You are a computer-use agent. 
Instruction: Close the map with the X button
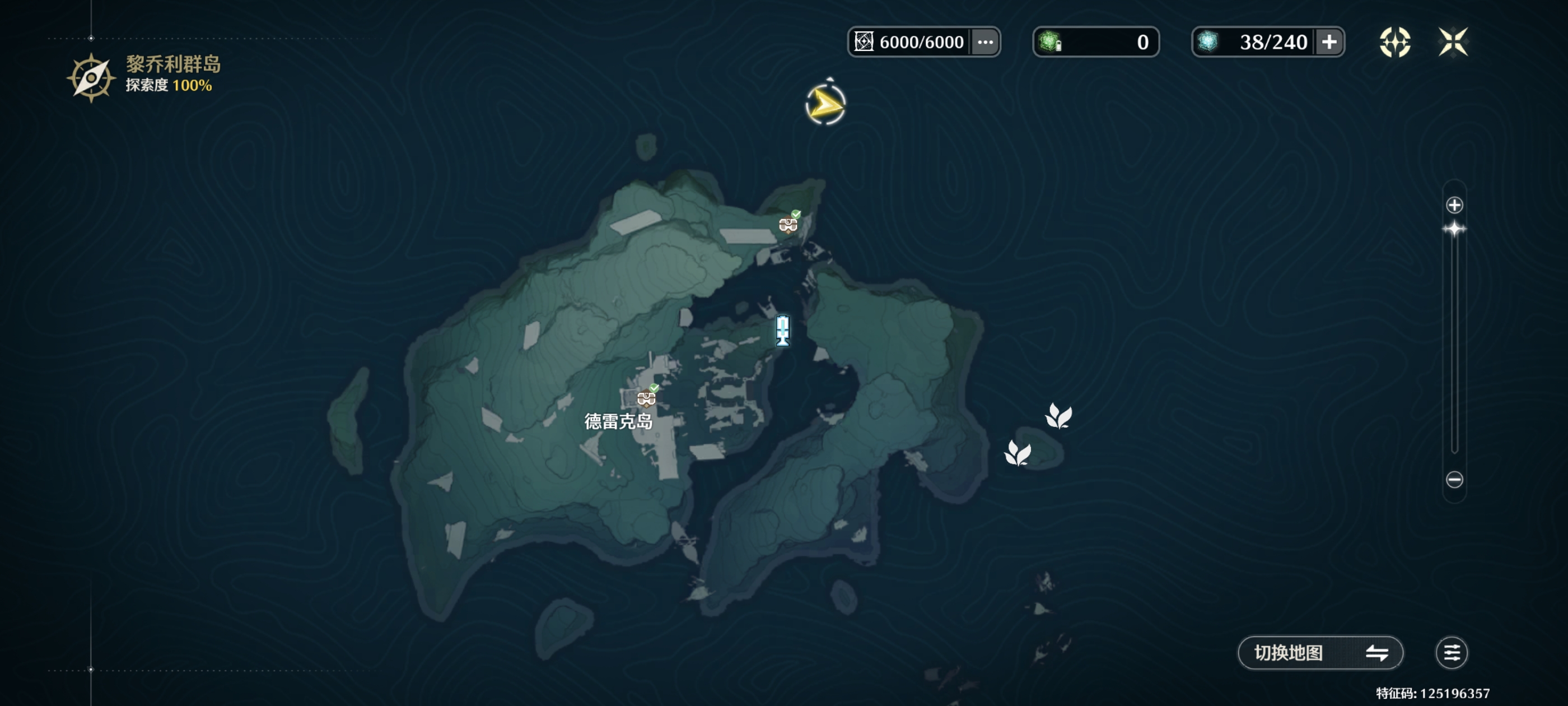click(x=1452, y=42)
